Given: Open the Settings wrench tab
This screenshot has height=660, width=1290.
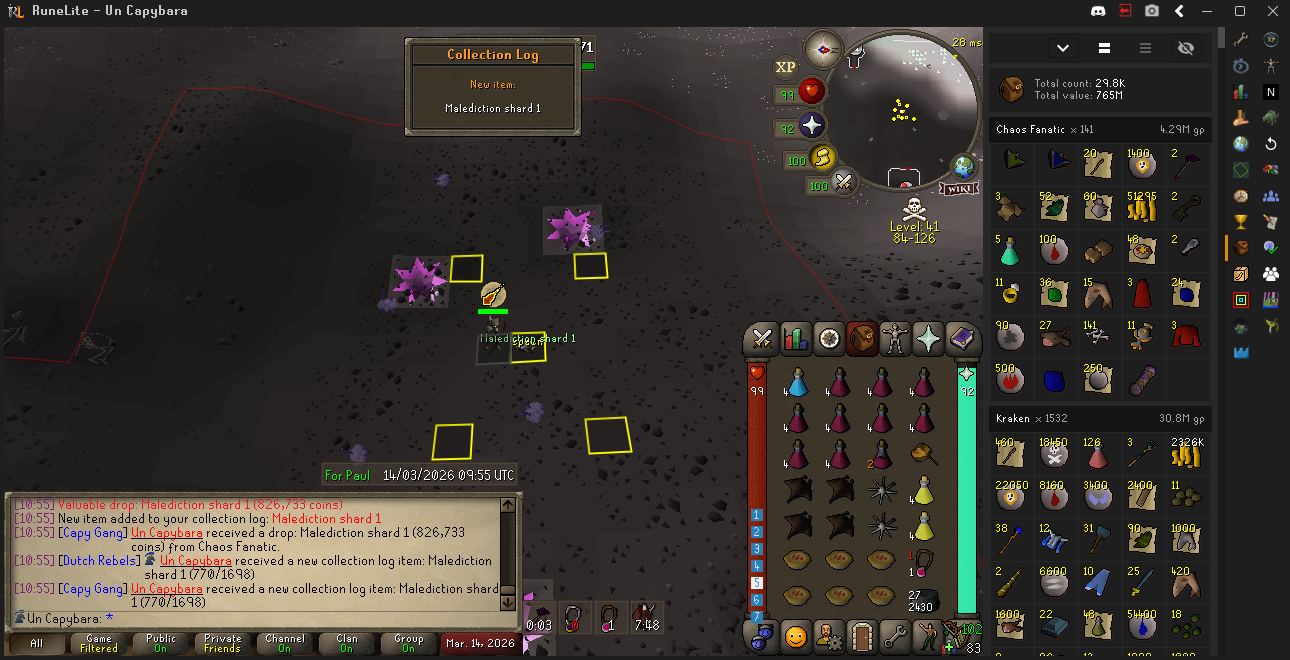Looking at the screenshot, I should [x=895, y=635].
